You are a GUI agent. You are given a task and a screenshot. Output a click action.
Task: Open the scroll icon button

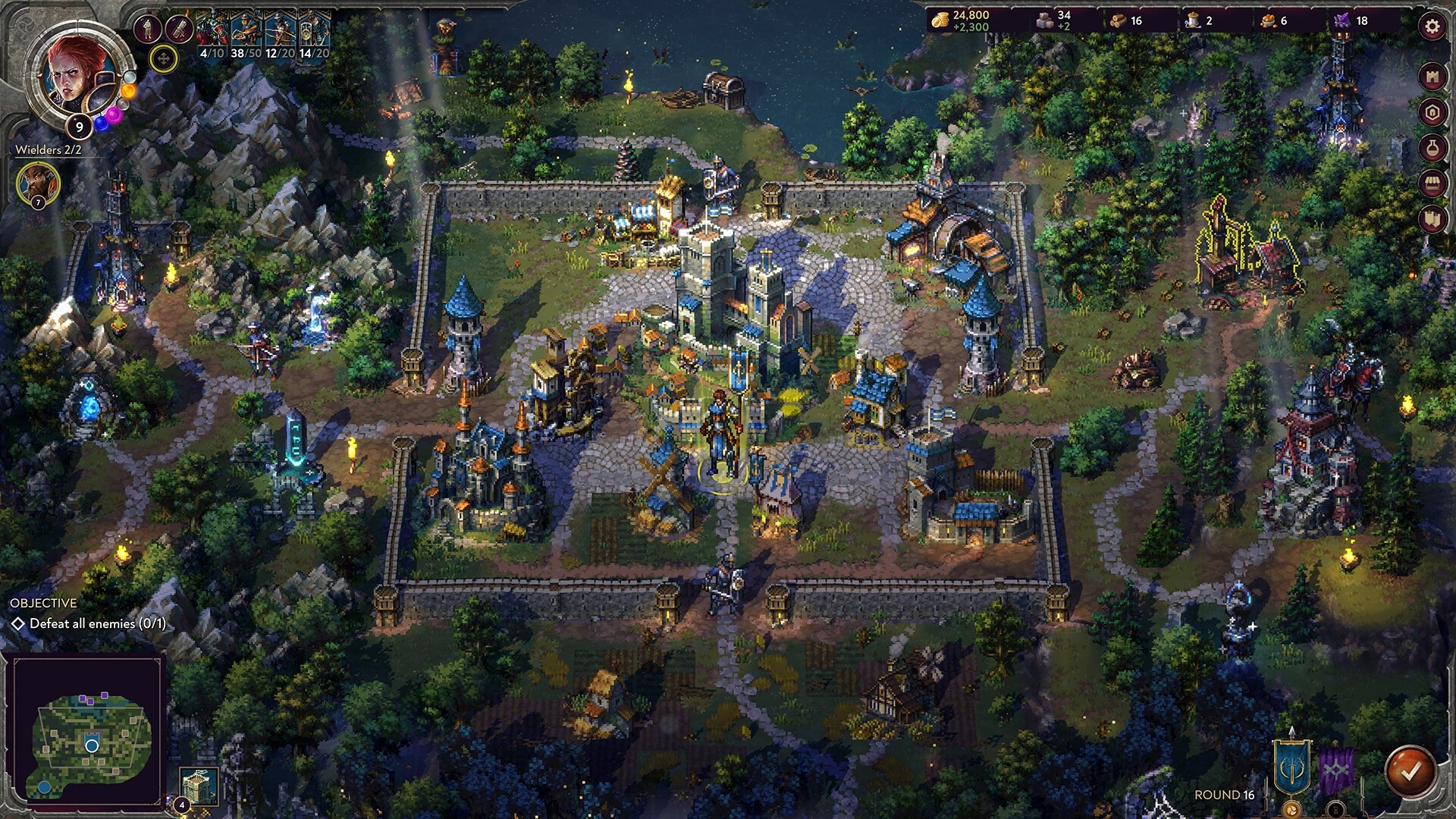point(179,30)
